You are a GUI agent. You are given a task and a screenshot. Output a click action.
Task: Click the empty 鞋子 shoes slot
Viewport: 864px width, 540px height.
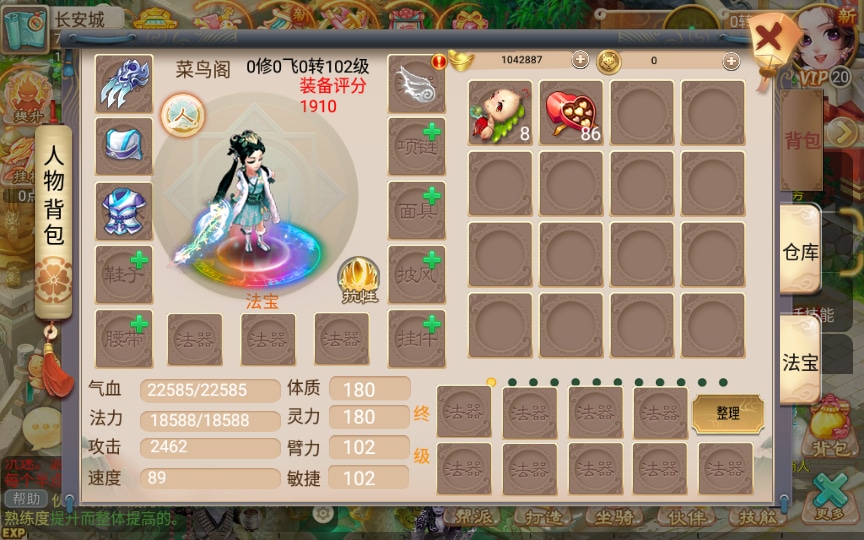[x=124, y=275]
